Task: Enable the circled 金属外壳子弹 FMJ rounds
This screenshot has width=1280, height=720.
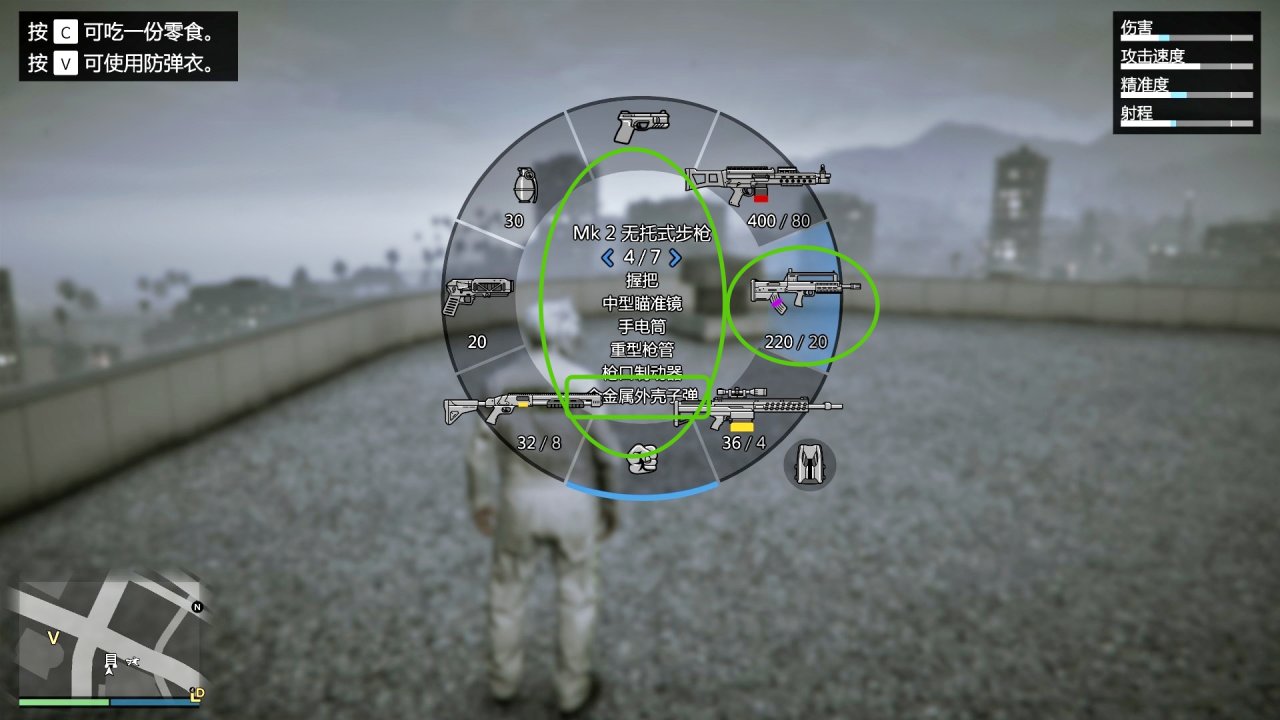Action: click(x=639, y=394)
